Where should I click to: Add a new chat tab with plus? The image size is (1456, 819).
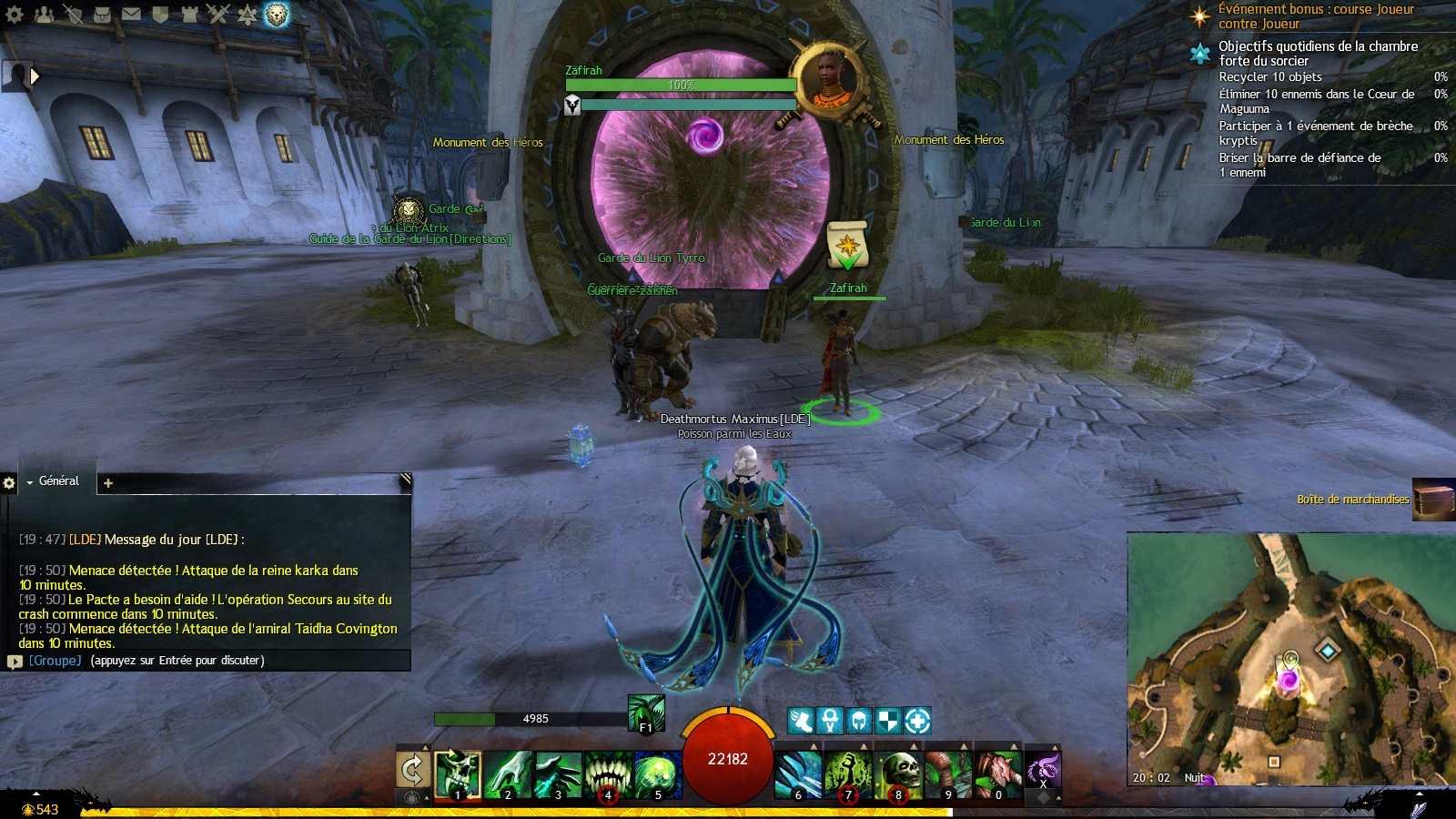108,483
